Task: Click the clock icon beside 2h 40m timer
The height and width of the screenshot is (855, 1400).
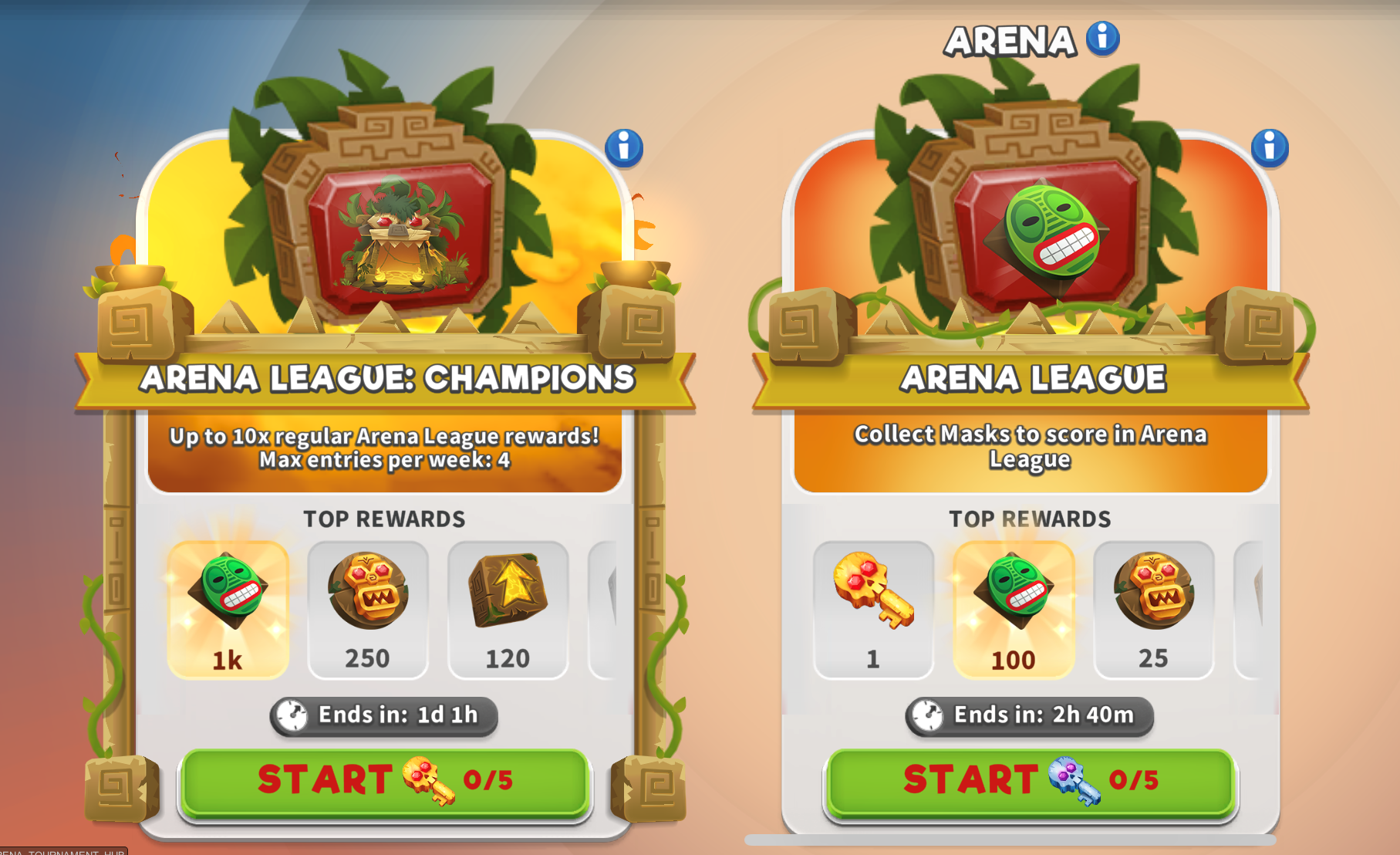Action: click(x=929, y=715)
